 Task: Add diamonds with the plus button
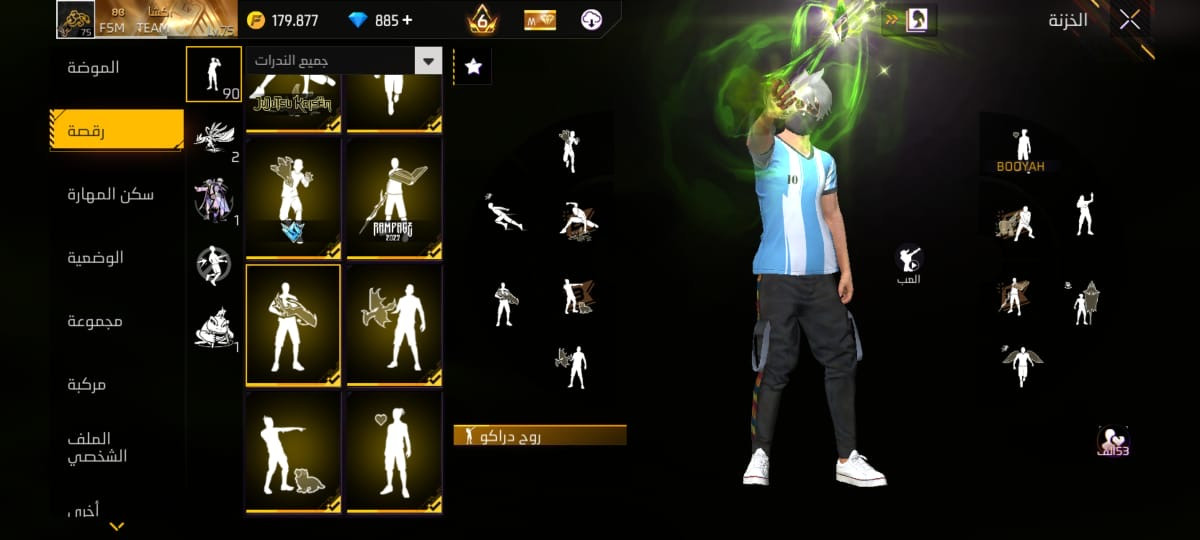pyautogui.click(x=406, y=20)
